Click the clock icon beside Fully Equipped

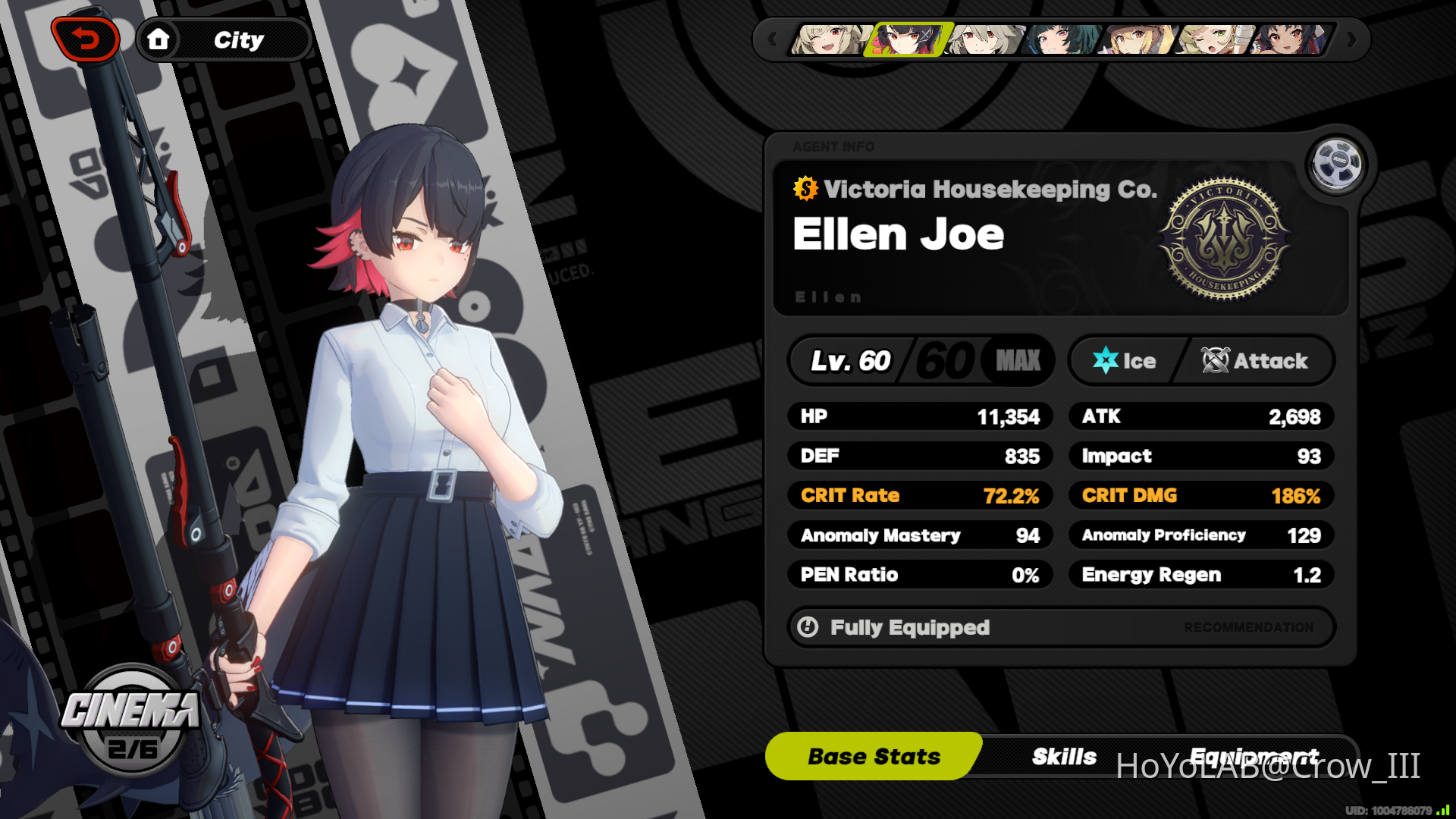808,627
